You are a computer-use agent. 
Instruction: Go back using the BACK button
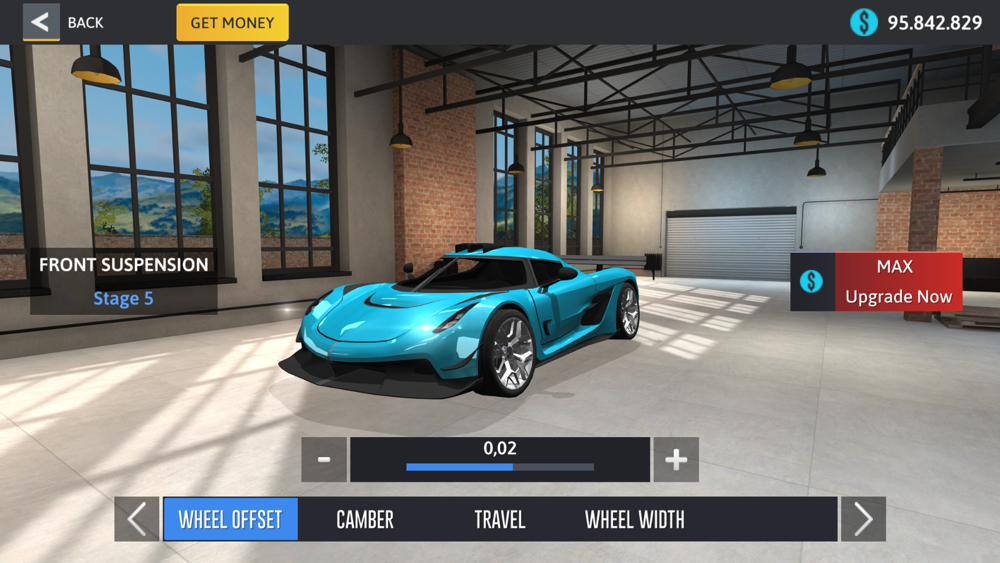click(x=64, y=22)
